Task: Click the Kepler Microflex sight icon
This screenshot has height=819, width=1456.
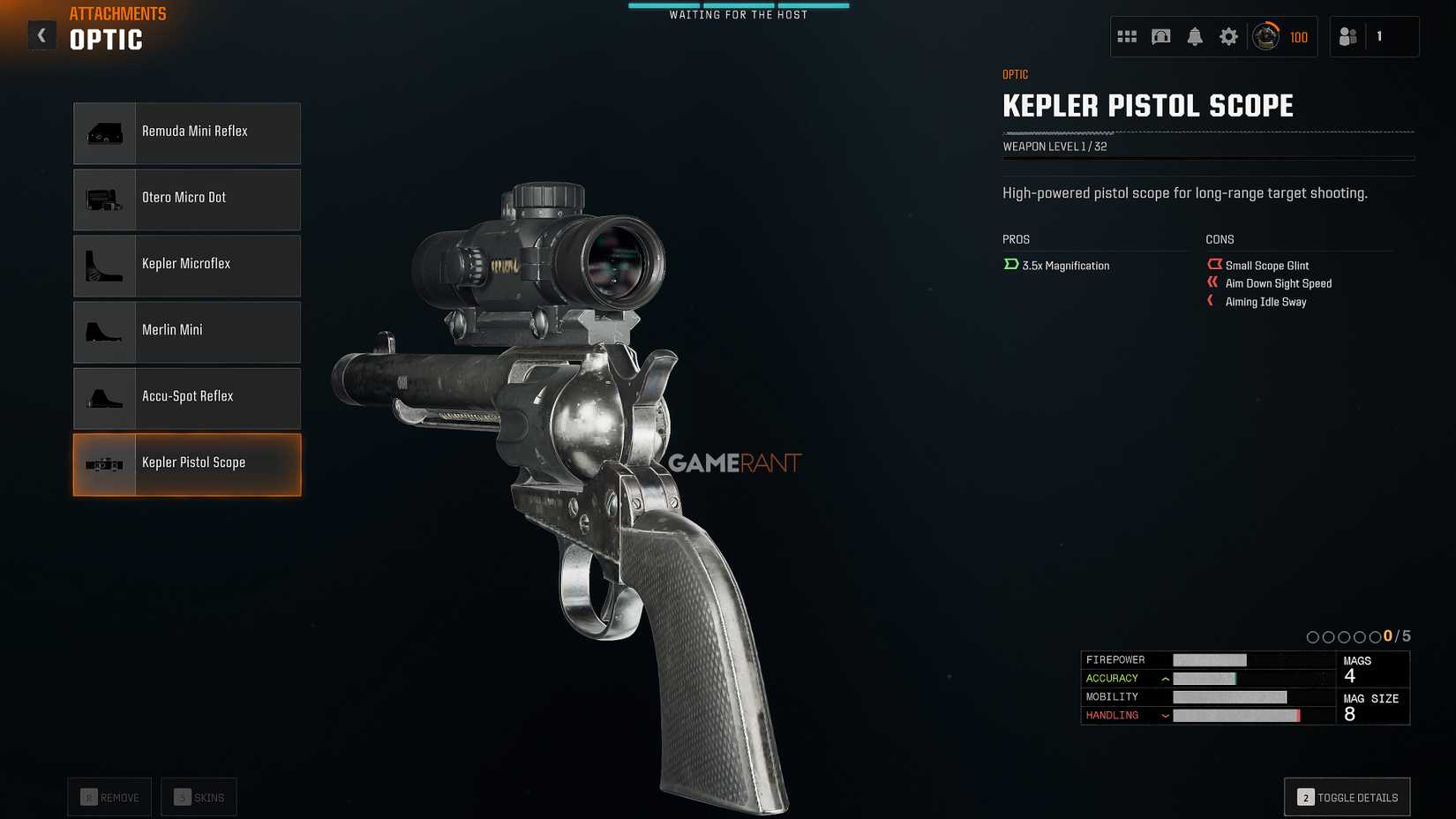Action: 103,265
